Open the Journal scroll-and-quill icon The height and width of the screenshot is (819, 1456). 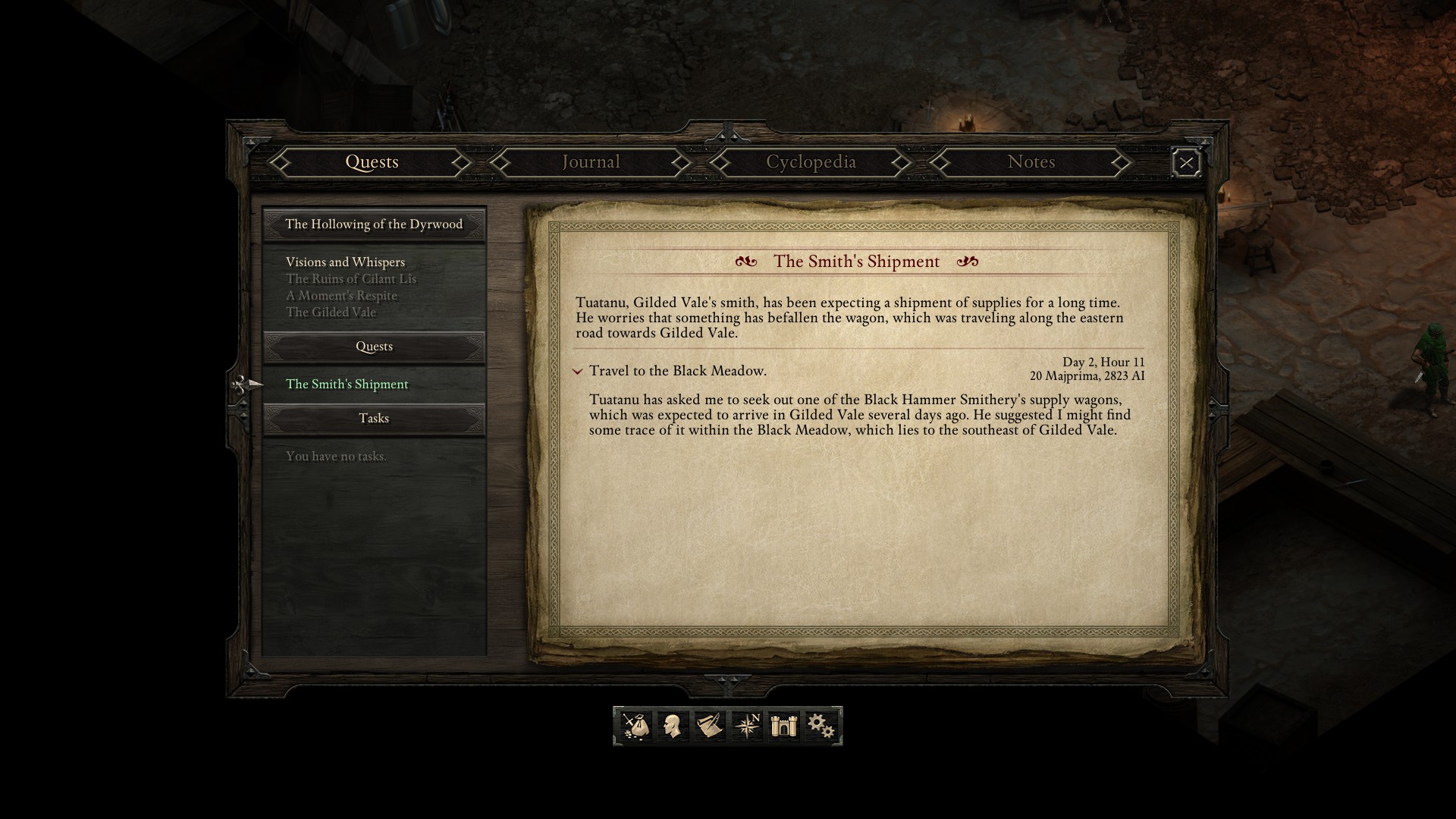coord(711,726)
